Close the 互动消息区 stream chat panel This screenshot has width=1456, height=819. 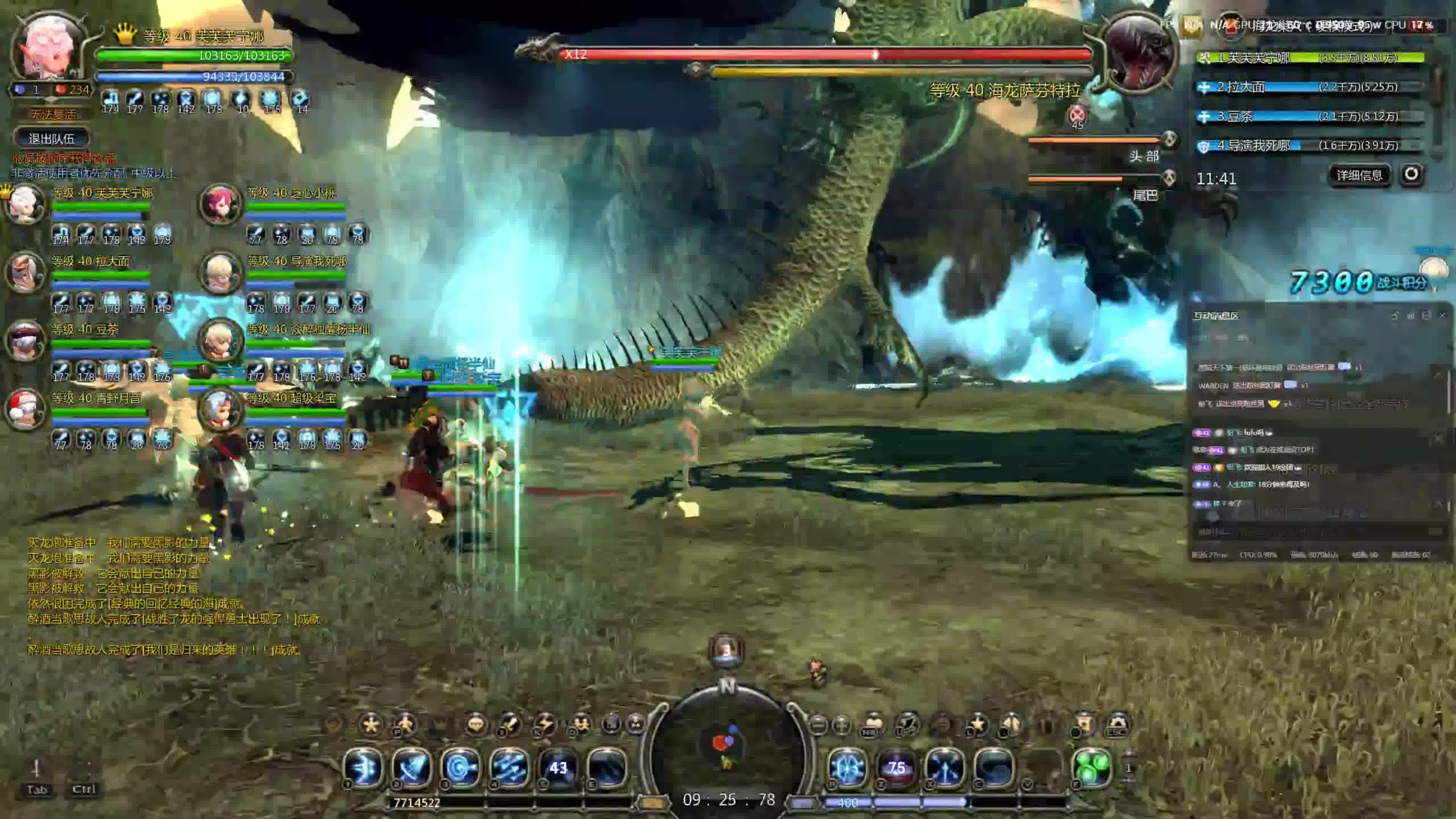pos(1442,315)
